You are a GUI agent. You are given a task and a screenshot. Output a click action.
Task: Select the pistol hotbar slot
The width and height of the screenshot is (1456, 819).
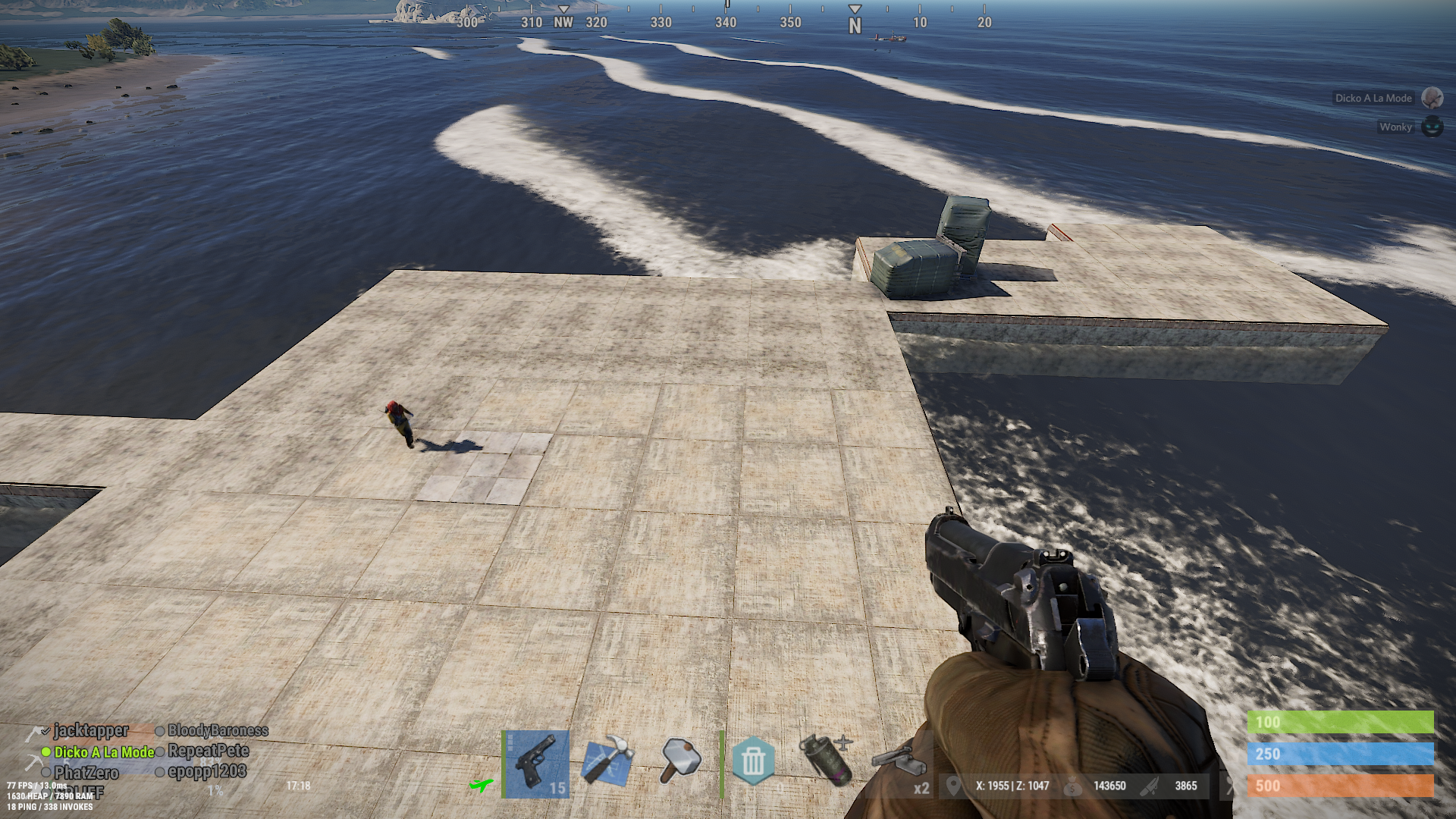click(536, 763)
